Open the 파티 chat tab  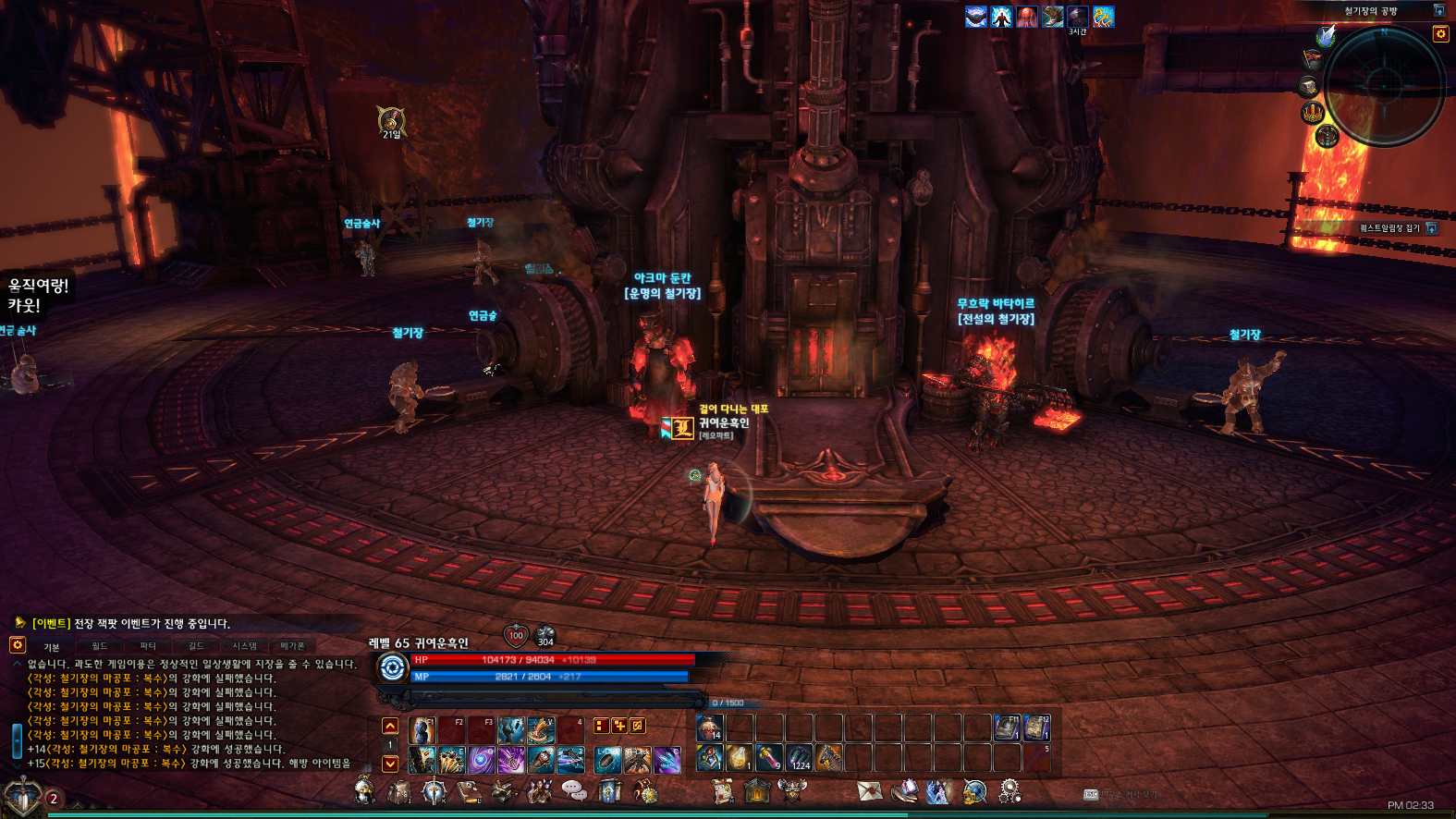coord(148,646)
